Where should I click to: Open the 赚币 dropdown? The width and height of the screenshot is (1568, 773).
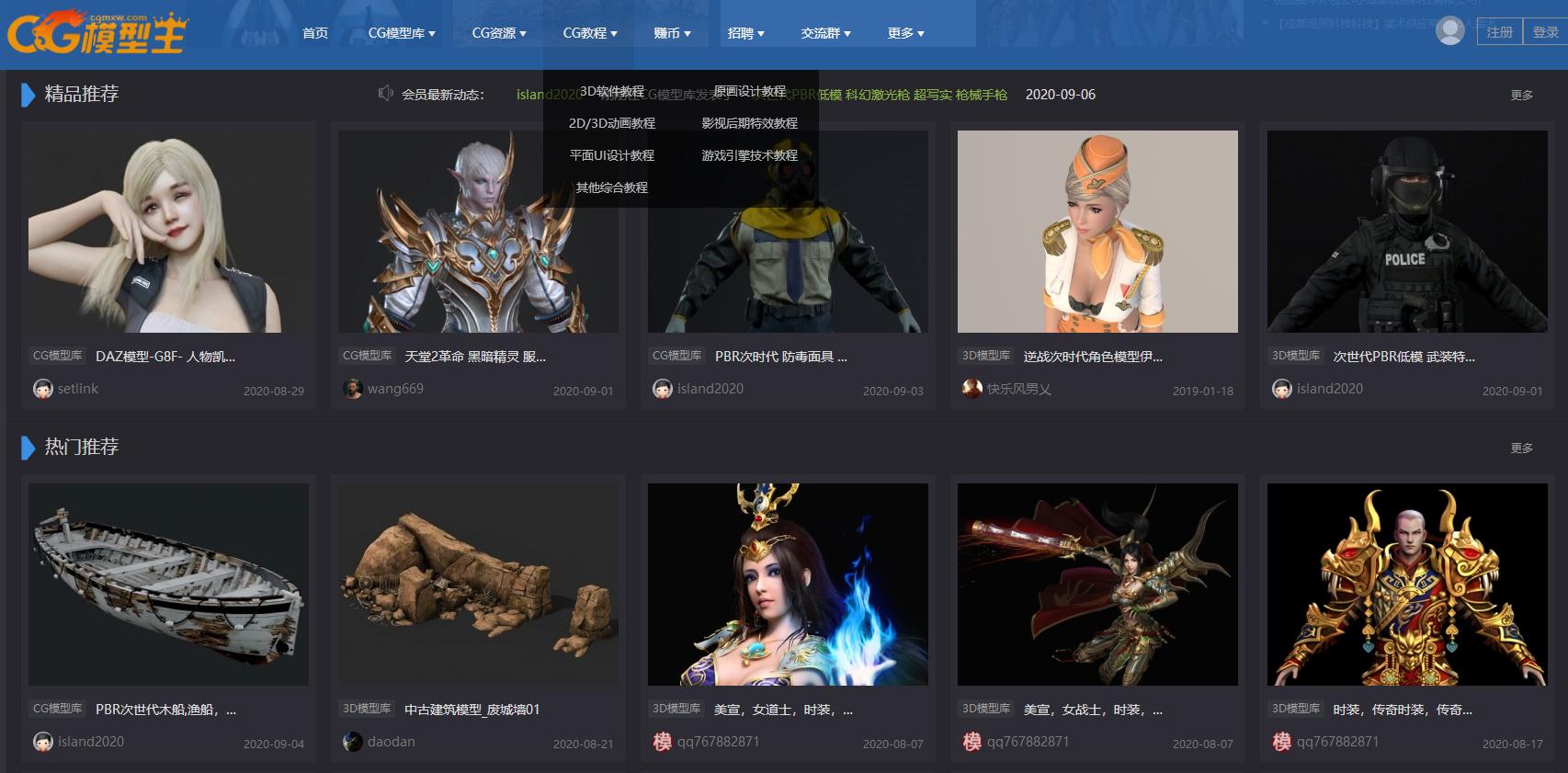tap(672, 30)
